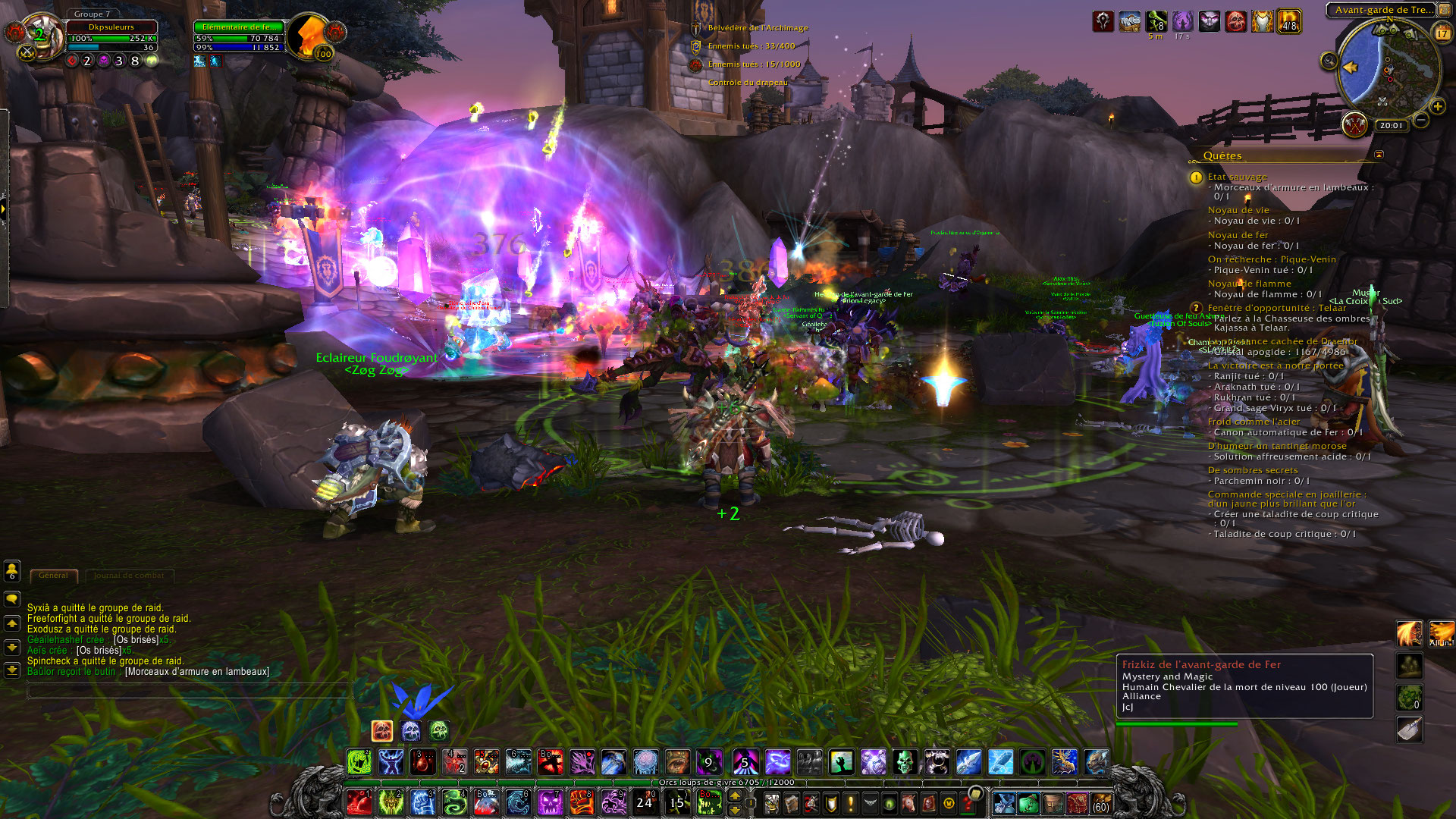
Task: Activate the green skull ability icon
Action: tap(904, 761)
